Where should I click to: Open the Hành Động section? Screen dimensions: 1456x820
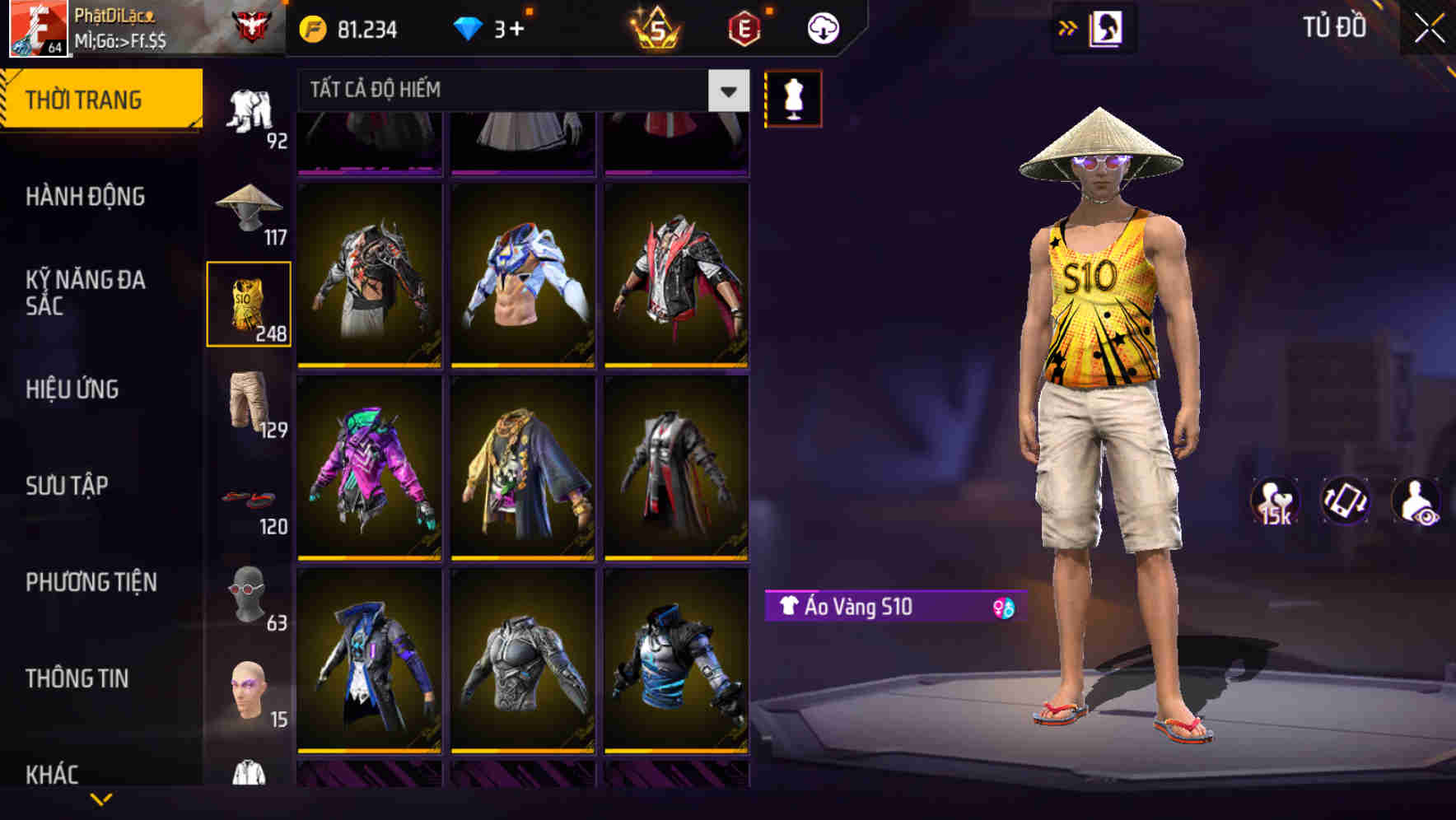pos(86,197)
